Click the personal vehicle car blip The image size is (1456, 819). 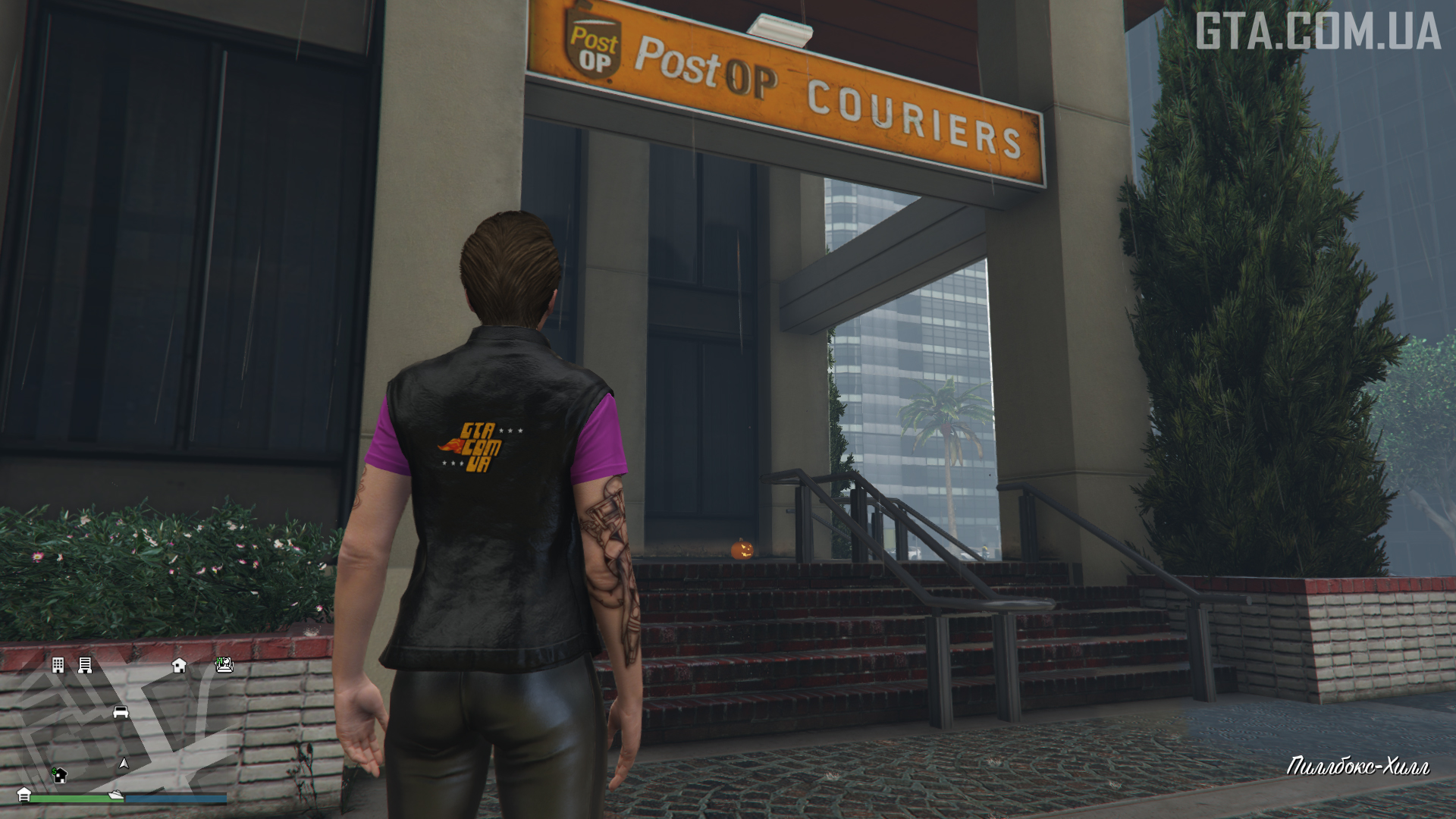121,712
